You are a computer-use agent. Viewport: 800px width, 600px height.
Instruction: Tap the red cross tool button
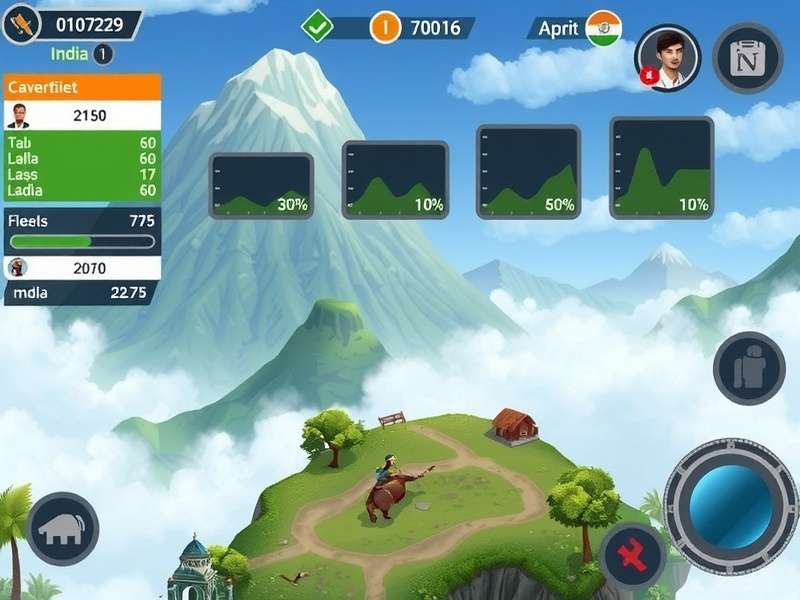point(633,556)
